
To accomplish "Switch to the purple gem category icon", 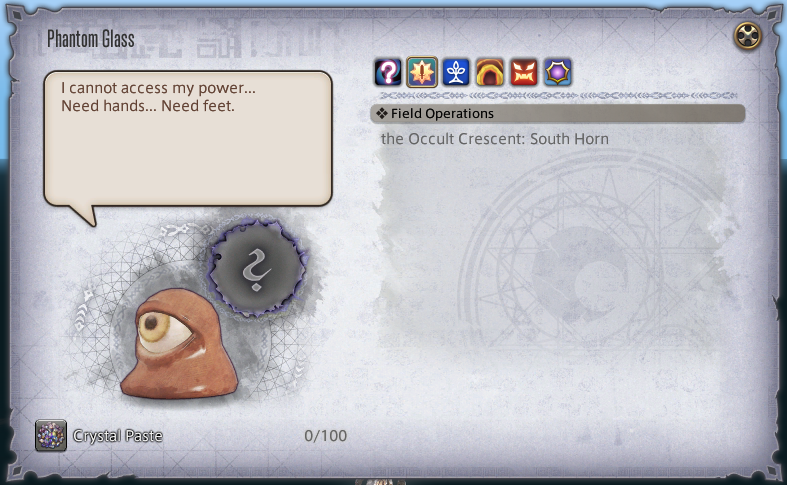I will pyautogui.click(x=558, y=72).
